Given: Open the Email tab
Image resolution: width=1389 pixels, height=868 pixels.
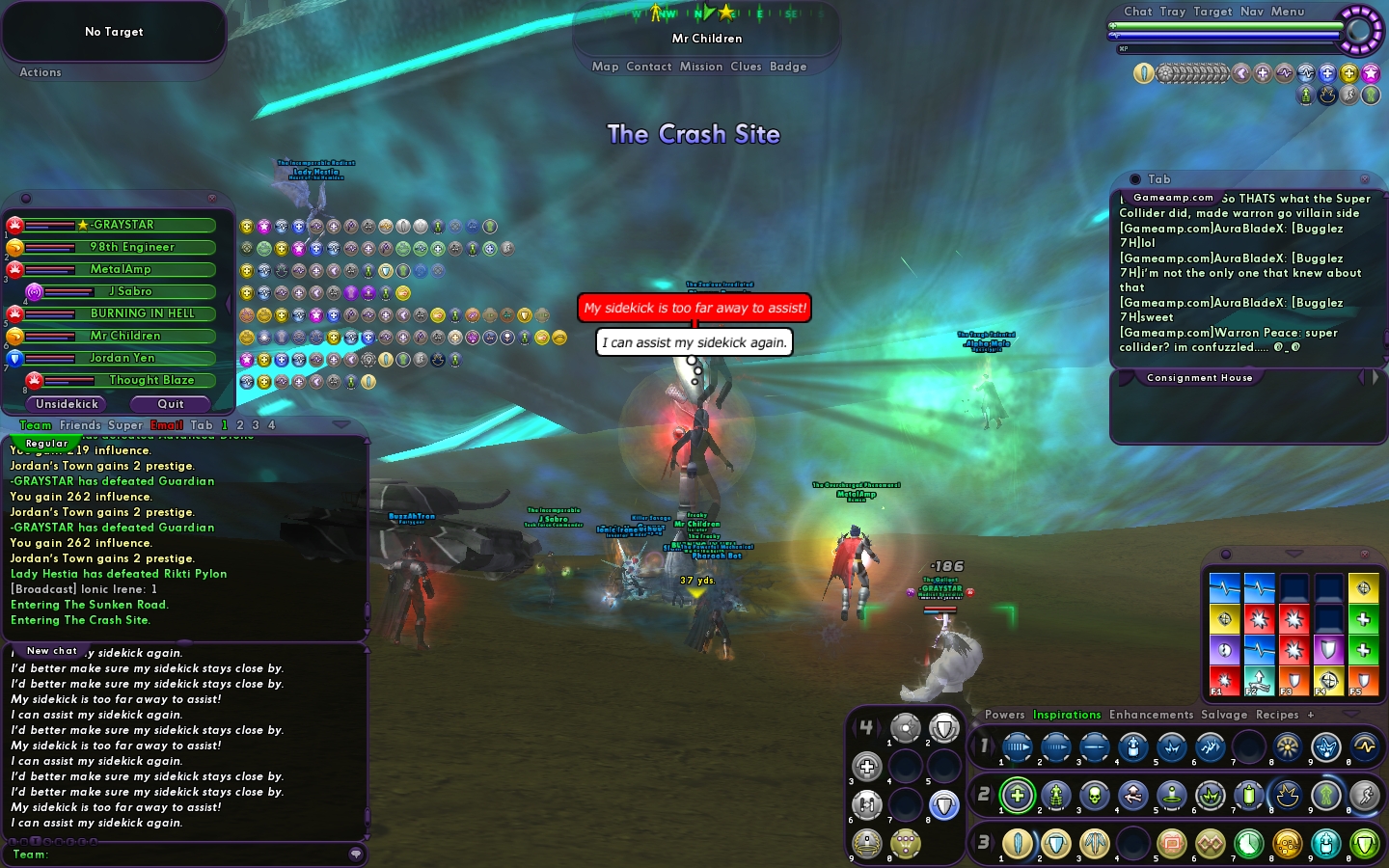Looking at the screenshot, I should click(167, 425).
